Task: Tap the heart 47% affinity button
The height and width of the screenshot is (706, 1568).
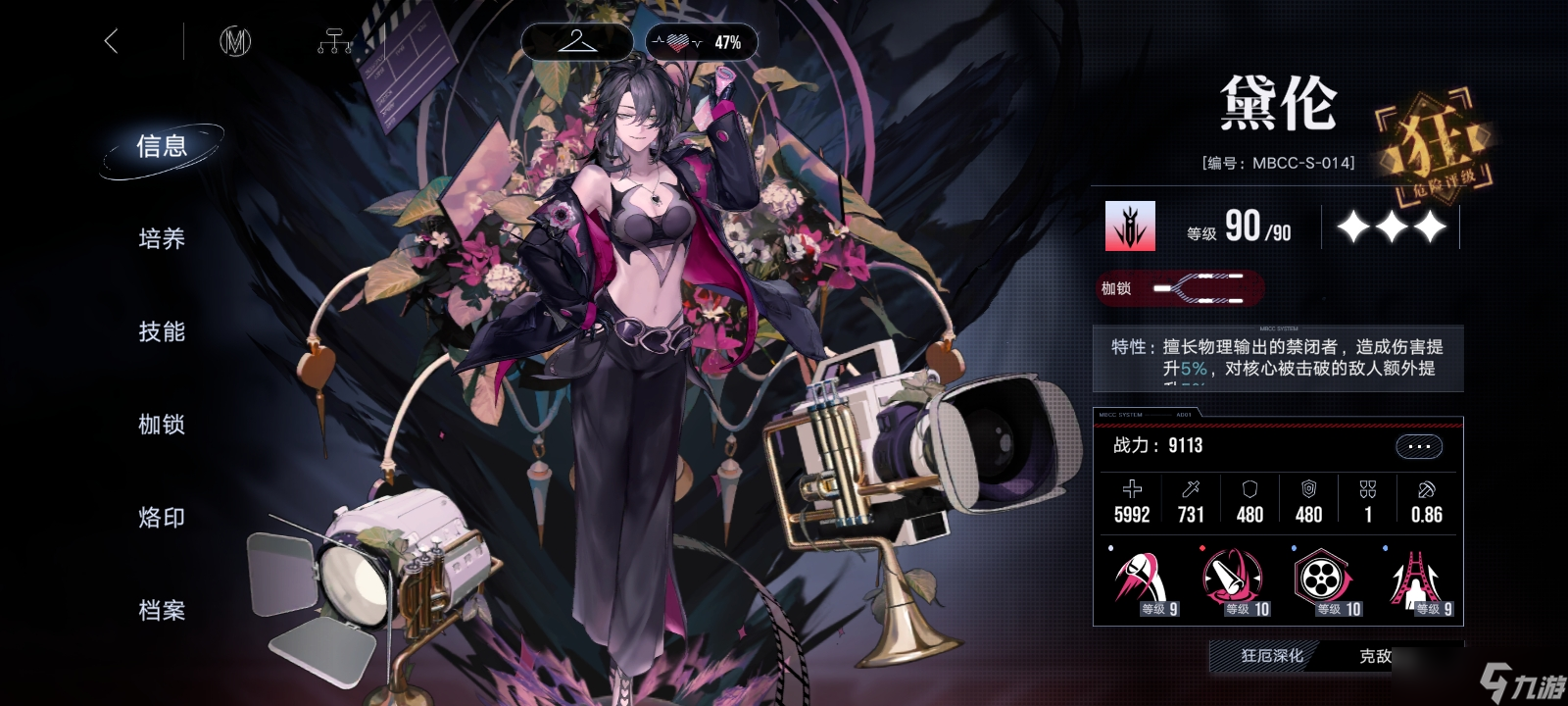Action: (702, 42)
